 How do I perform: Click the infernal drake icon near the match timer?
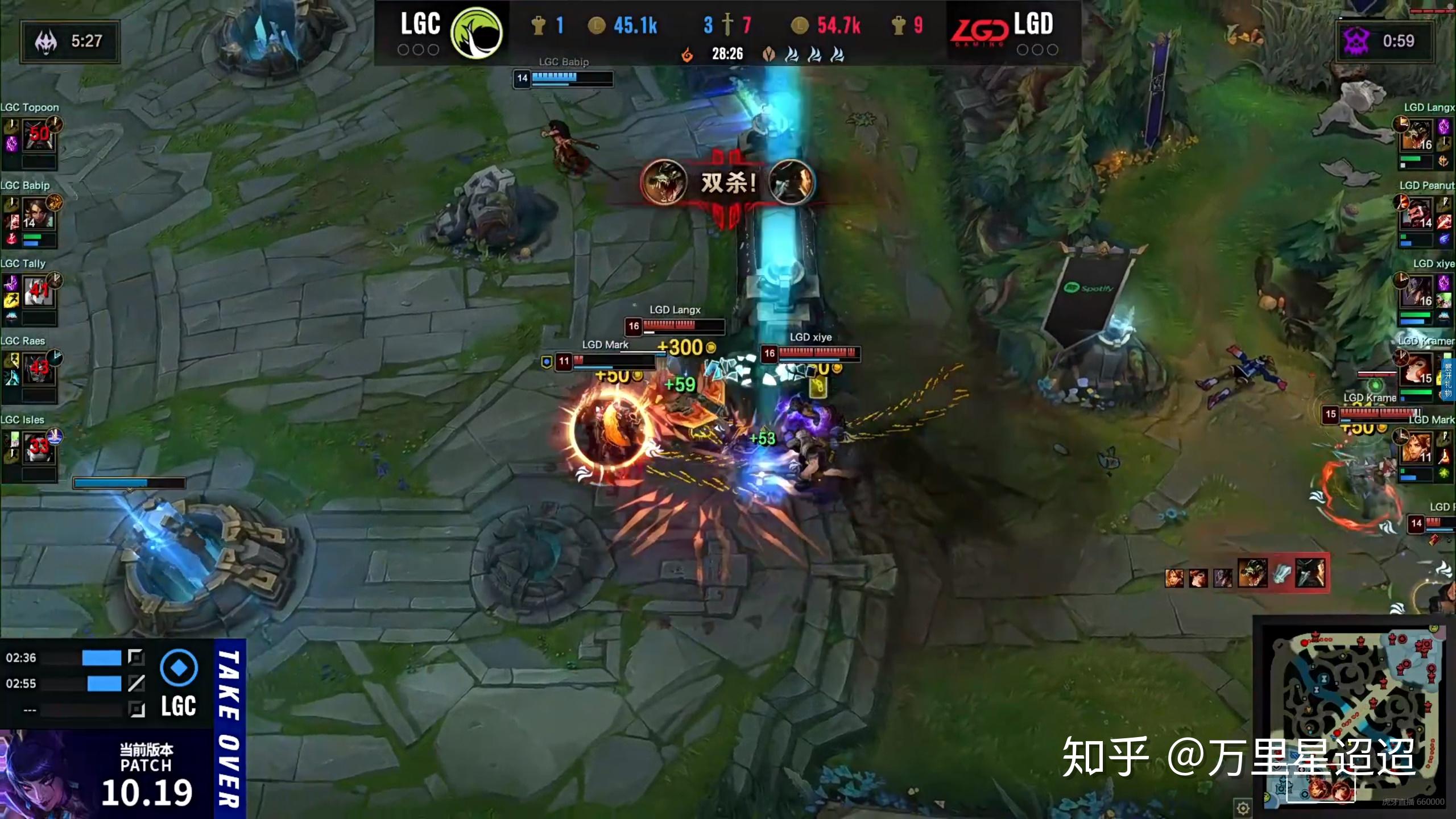tap(687, 55)
